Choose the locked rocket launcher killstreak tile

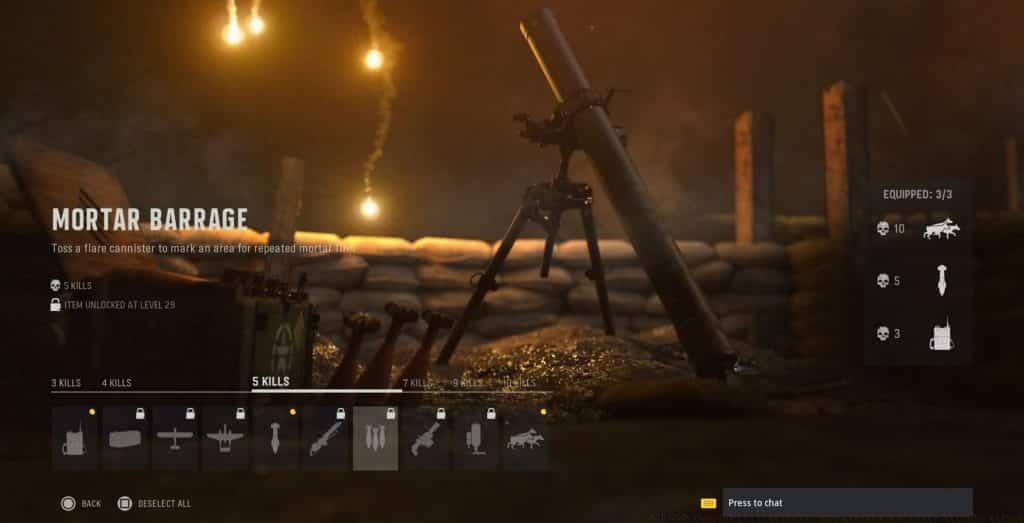coord(325,438)
